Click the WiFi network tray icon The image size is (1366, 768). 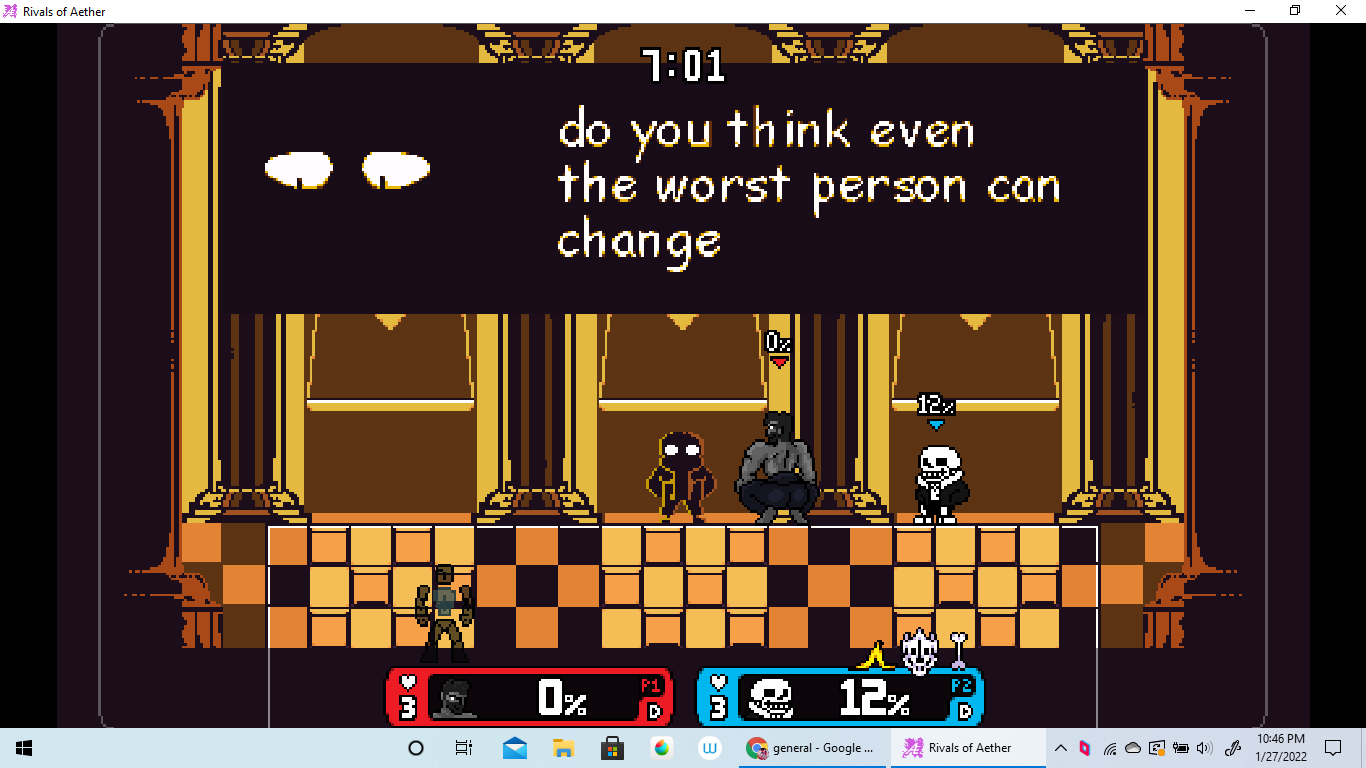click(1110, 747)
